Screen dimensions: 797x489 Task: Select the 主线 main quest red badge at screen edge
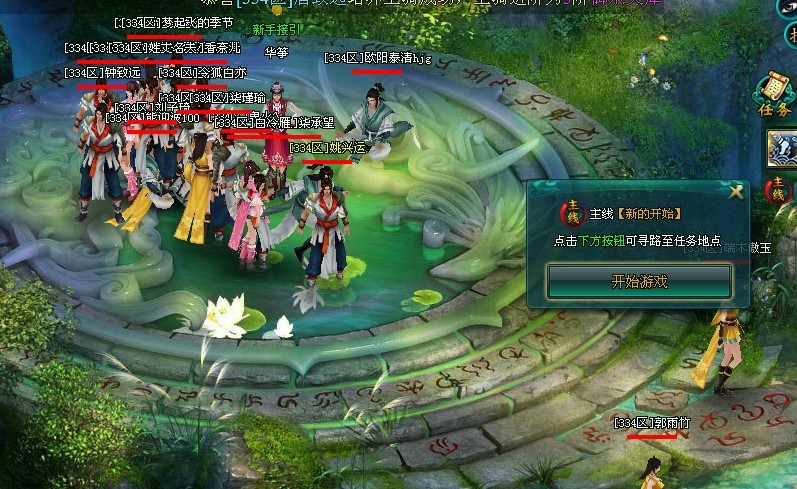pyautogui.click(x=778, y=190)
